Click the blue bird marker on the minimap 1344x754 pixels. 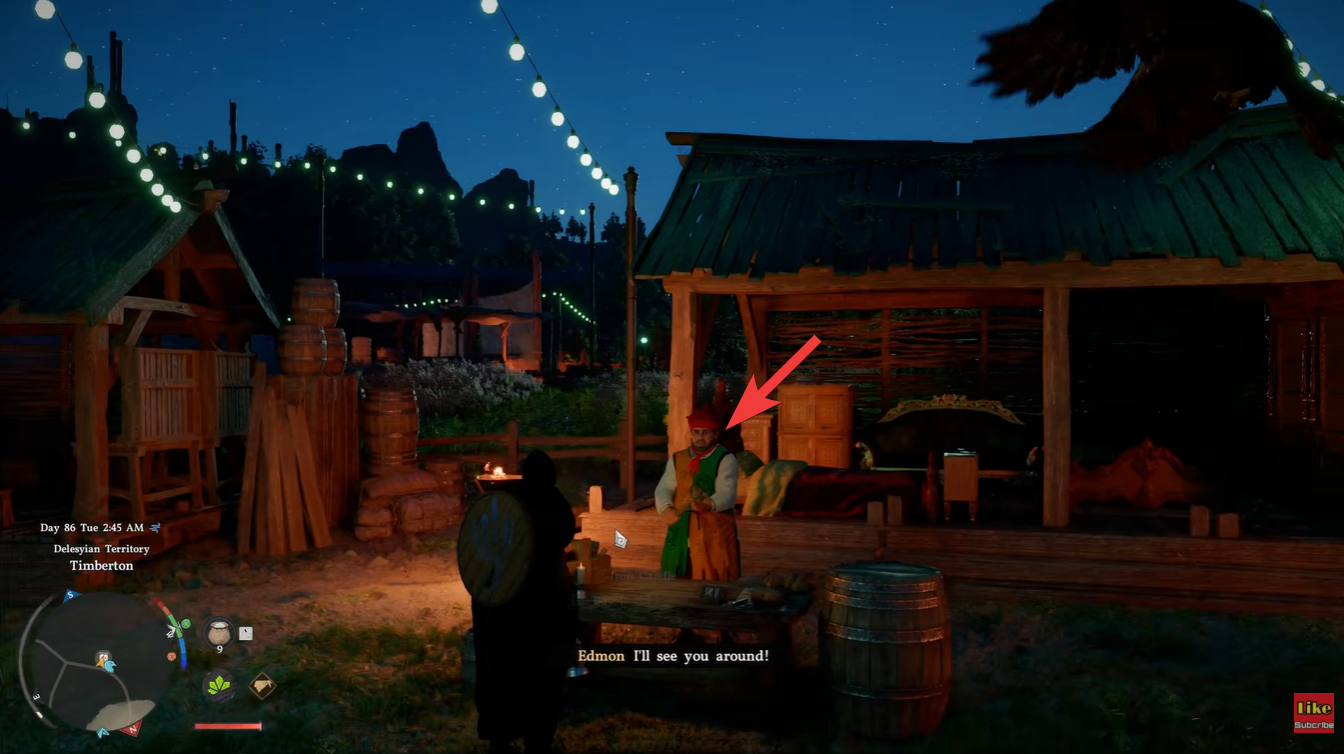pyautogui.click(x=110, y=664)
